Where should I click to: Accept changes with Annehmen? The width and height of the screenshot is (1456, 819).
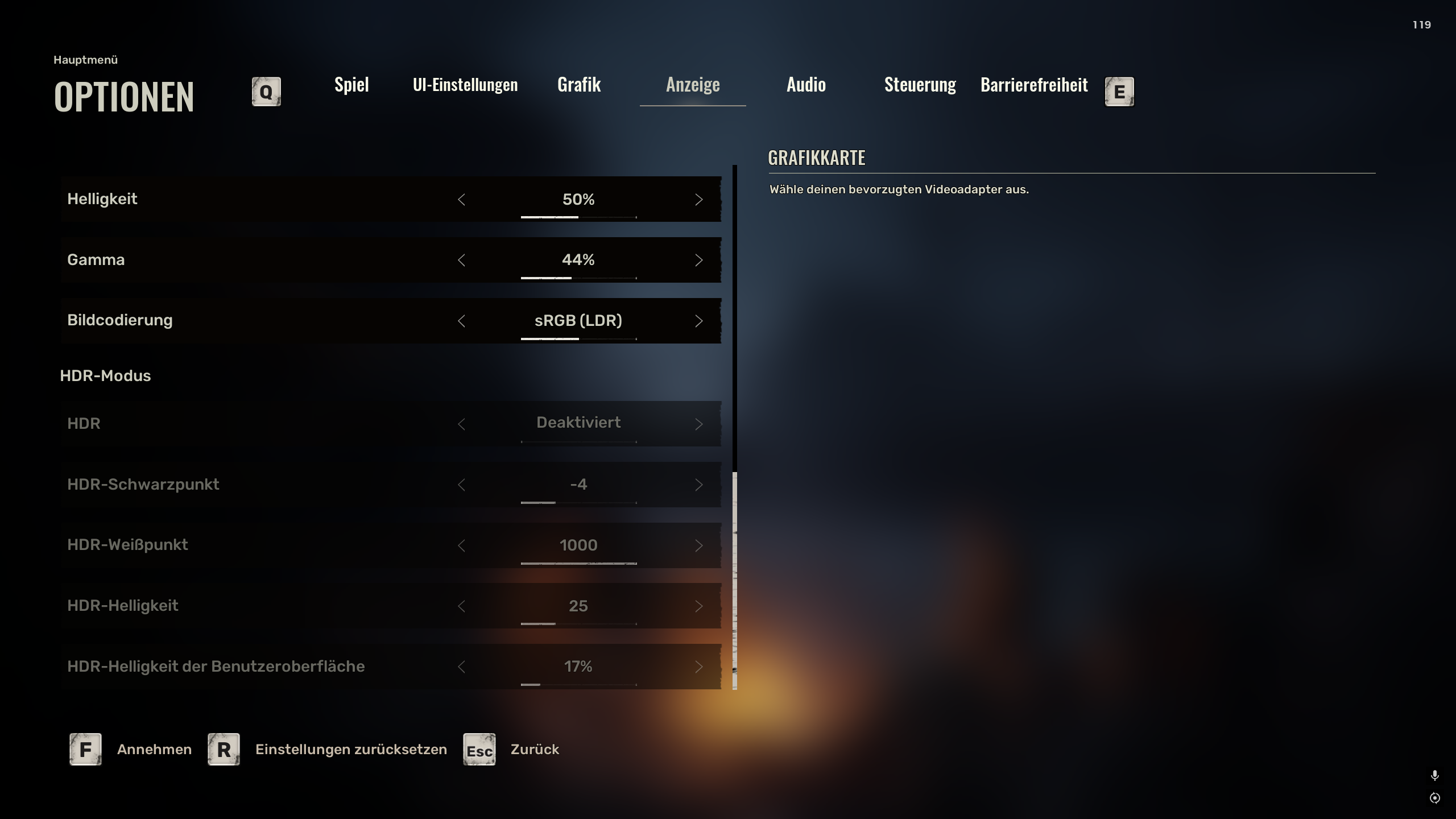click(x=154, y=749)
